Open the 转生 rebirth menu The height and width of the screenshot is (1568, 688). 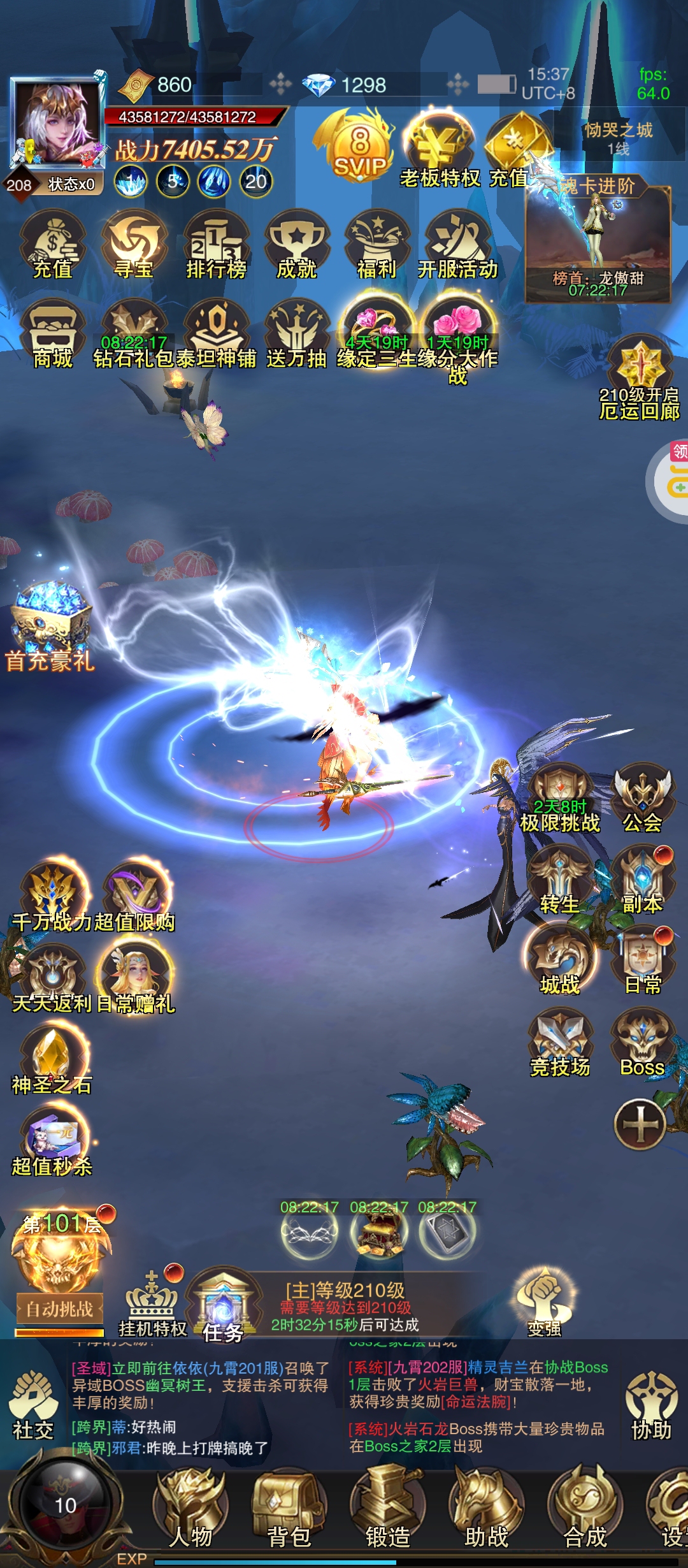560,881
